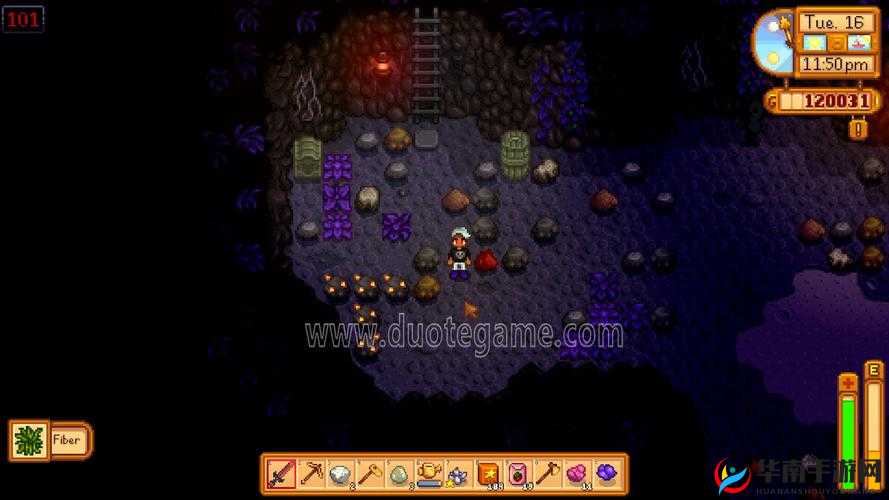This screenshot has width=889, height=500.
Task: Select the pink gem cluster slot
Action: click(x=576, y=473)
